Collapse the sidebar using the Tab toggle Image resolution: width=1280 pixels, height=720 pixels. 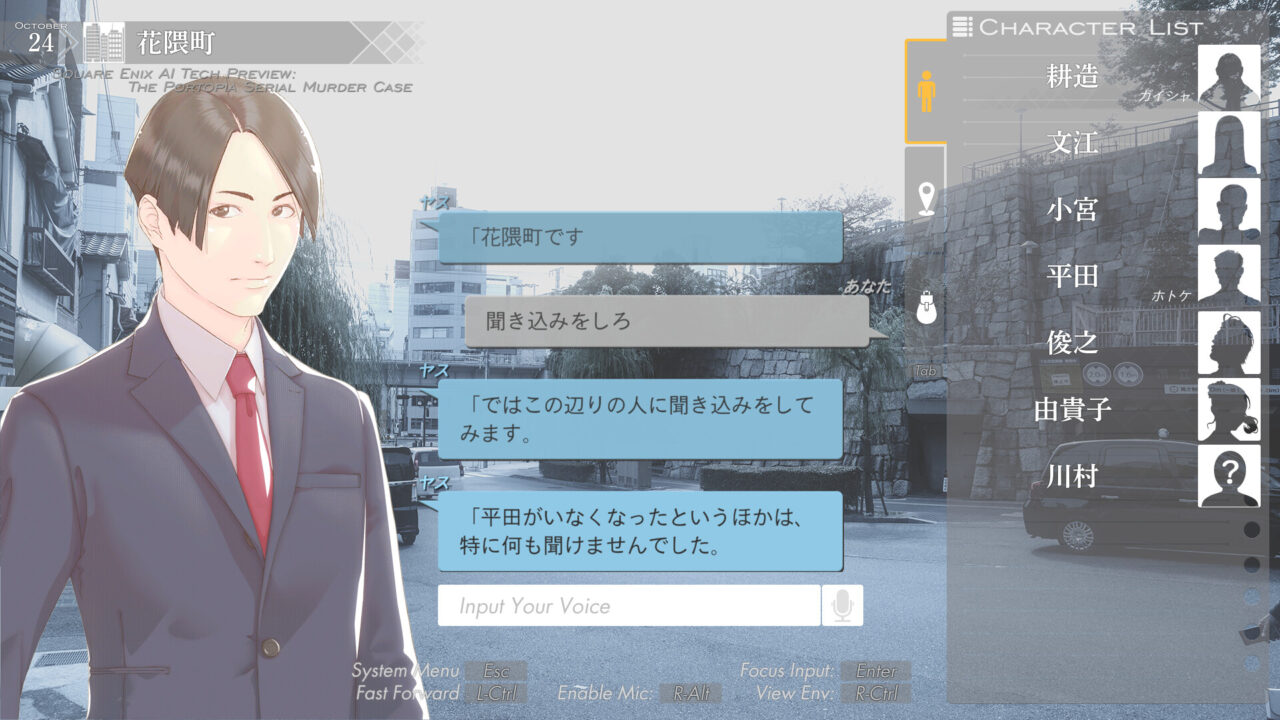pyautogui.click(x=924, y=370)
